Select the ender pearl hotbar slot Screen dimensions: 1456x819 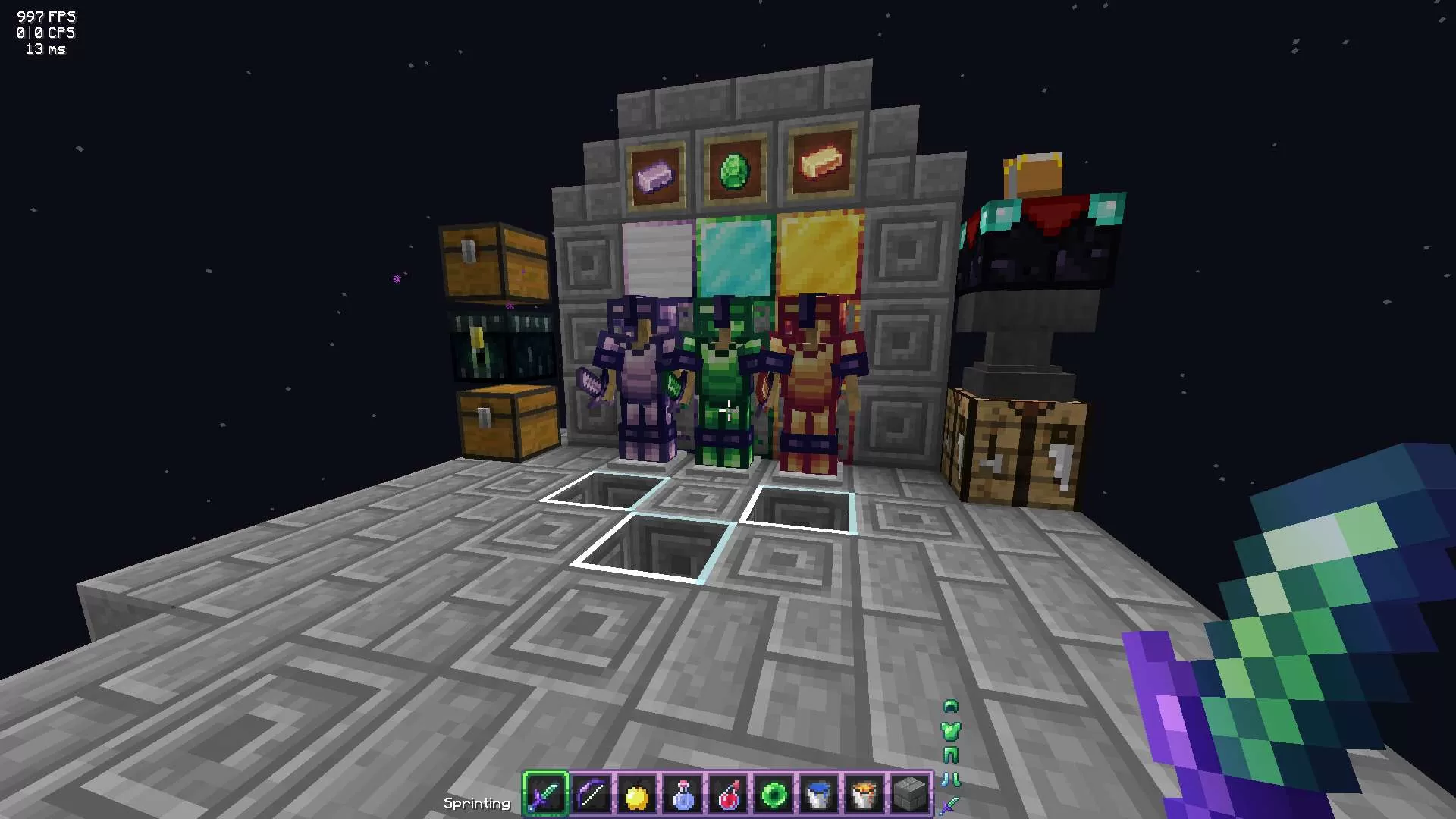pyautogui.click(x=772, y=793)
